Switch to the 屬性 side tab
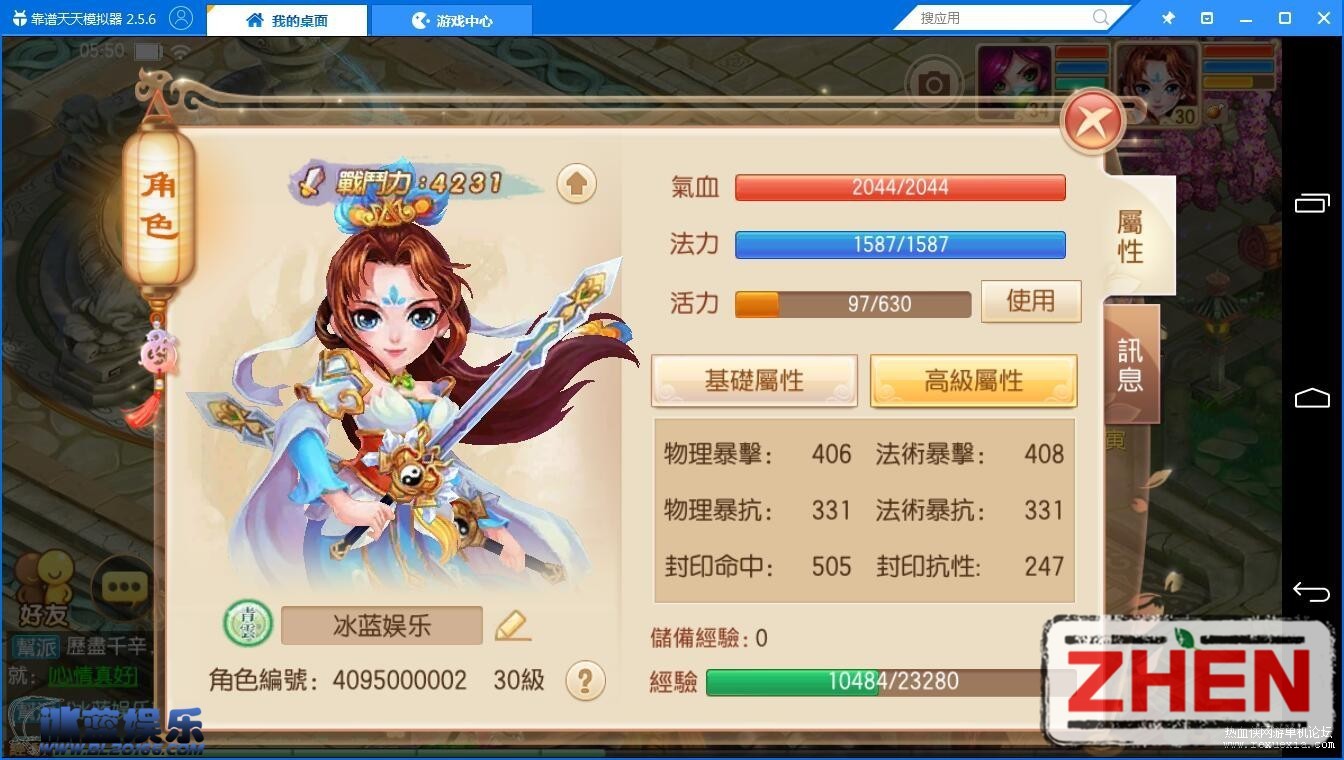 tap(1131, 236)
